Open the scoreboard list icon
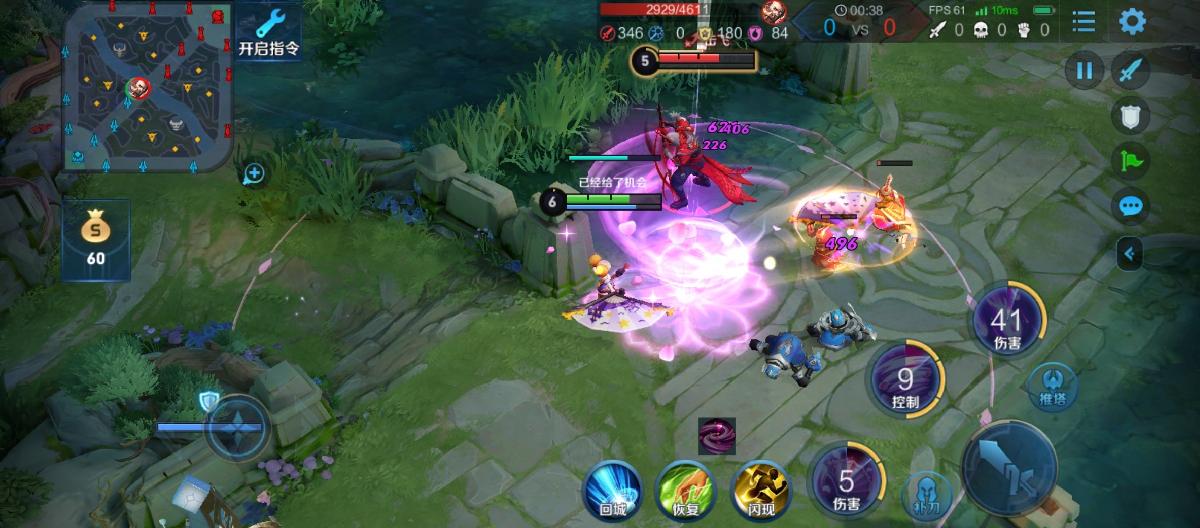 coord(1083,21)
